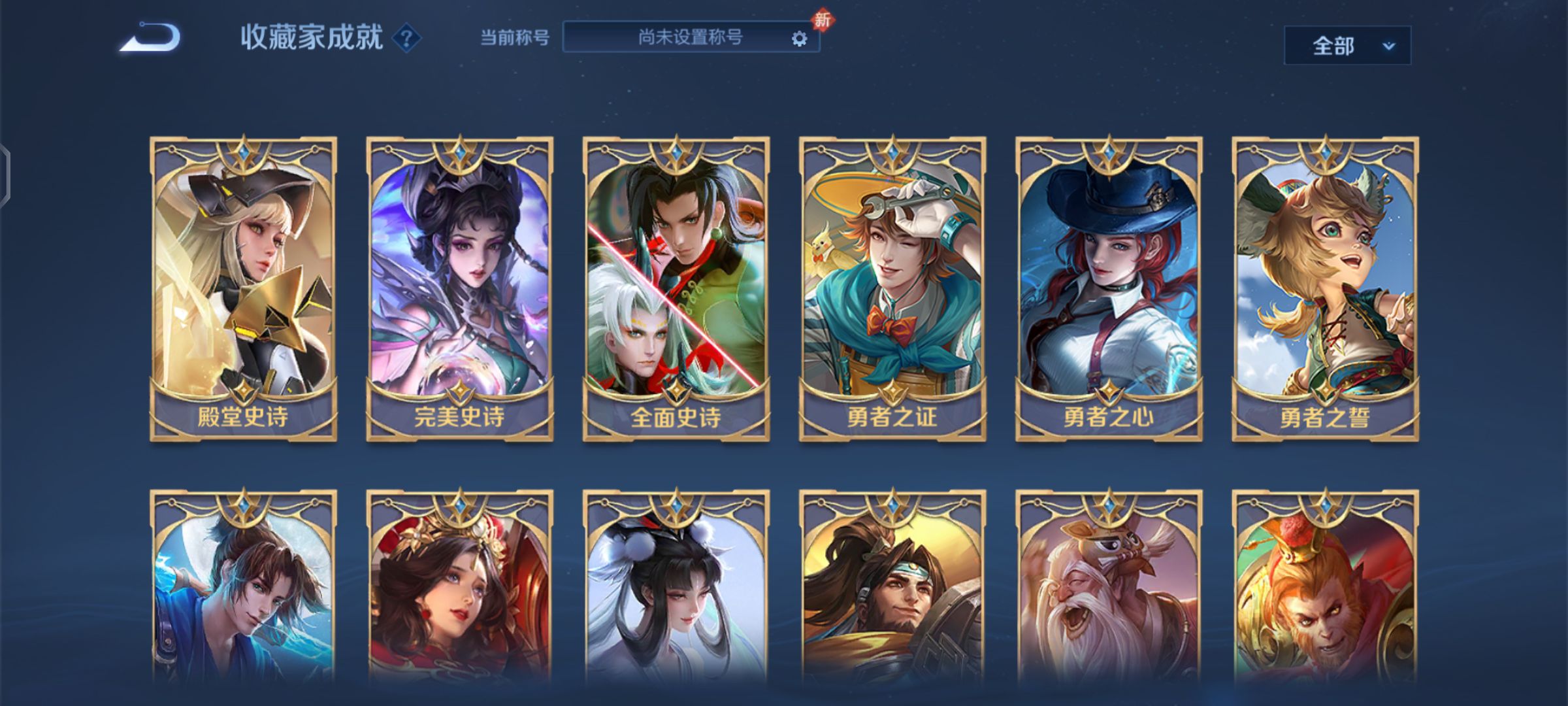The width and height of the screenshot is (1568, 706).
Task: Open the 全部 filter dropdown
Action: pos(1348,44)
